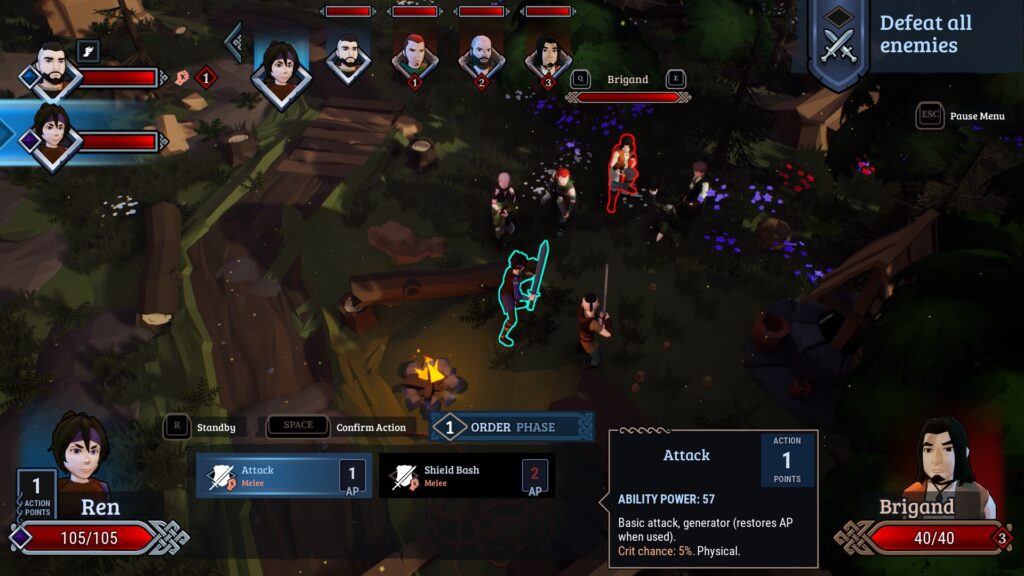The image size is (1024, 576).
Task: Click the dark-bearded ally portrait in turn order
Action: pyautogui.click(x=348, y=58)
